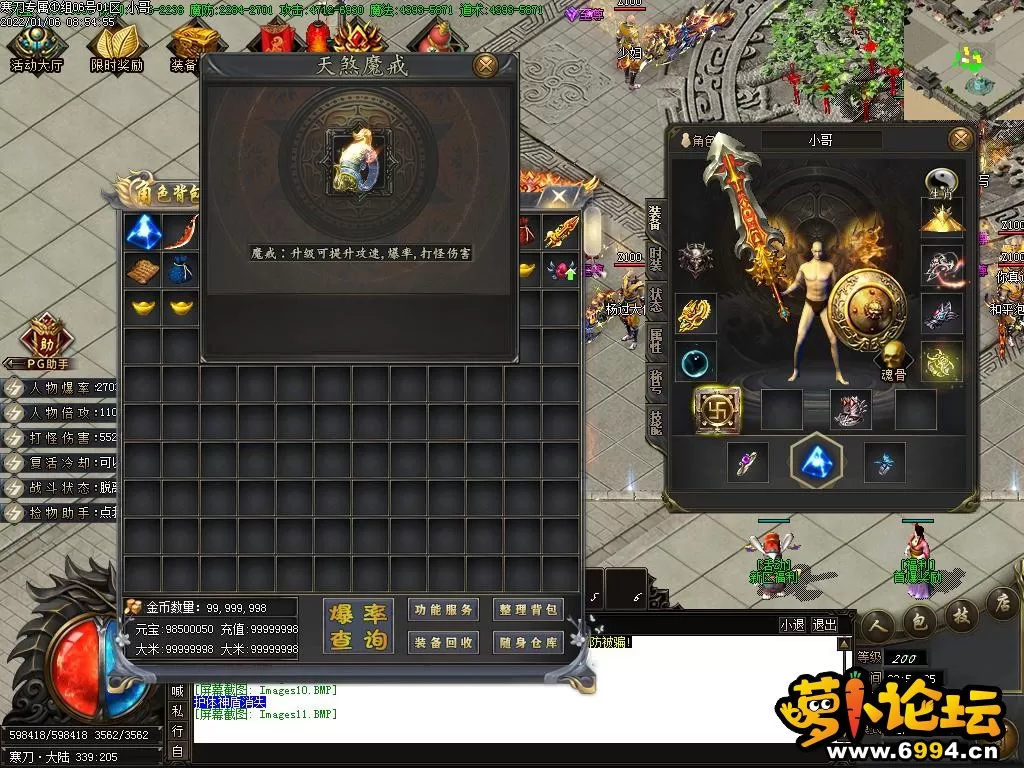Select the equipped golden shield

tap(866, 308)
